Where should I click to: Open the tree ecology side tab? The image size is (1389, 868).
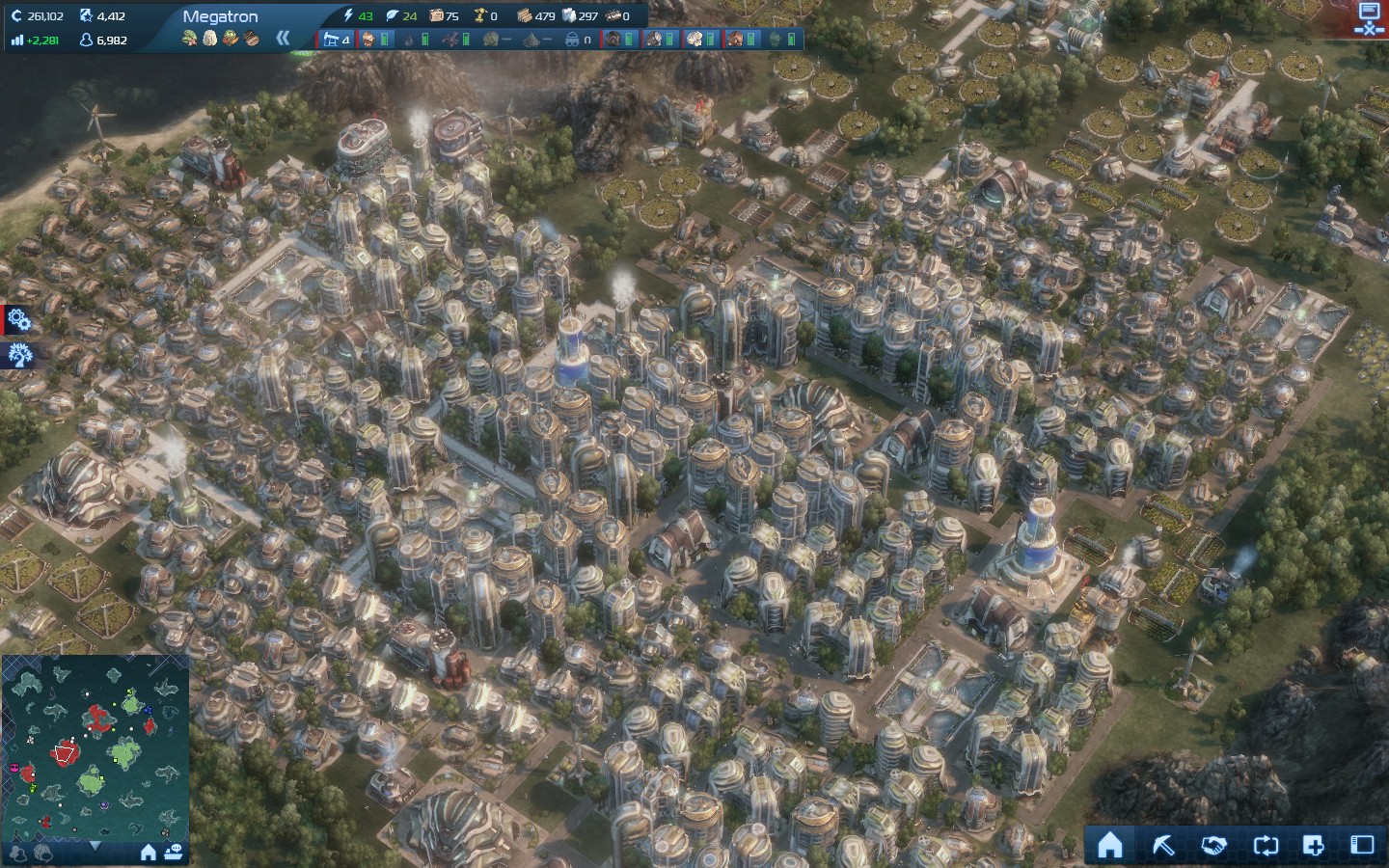pyautogui.click(x=18, y=355)
